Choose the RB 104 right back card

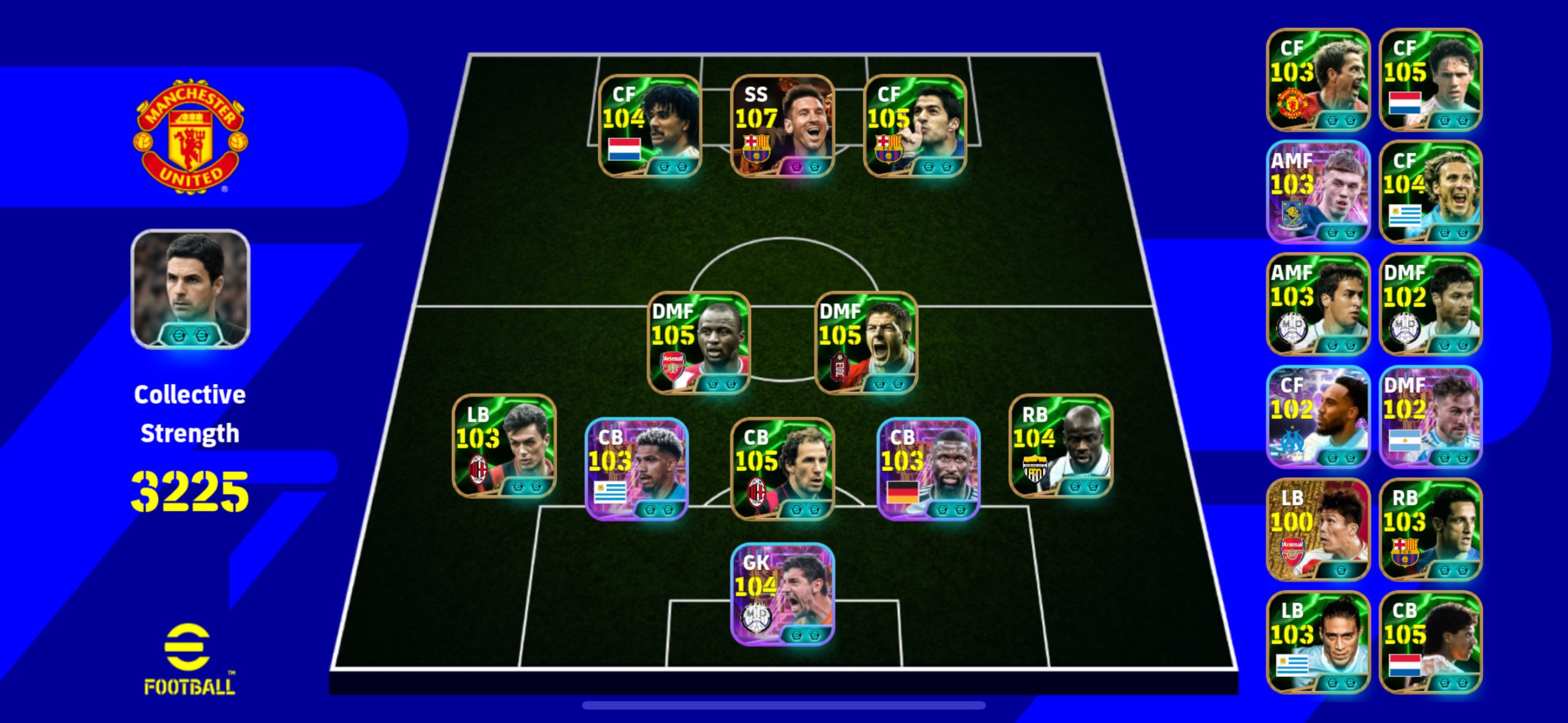pyautogui.click(x=1061, y=446)
